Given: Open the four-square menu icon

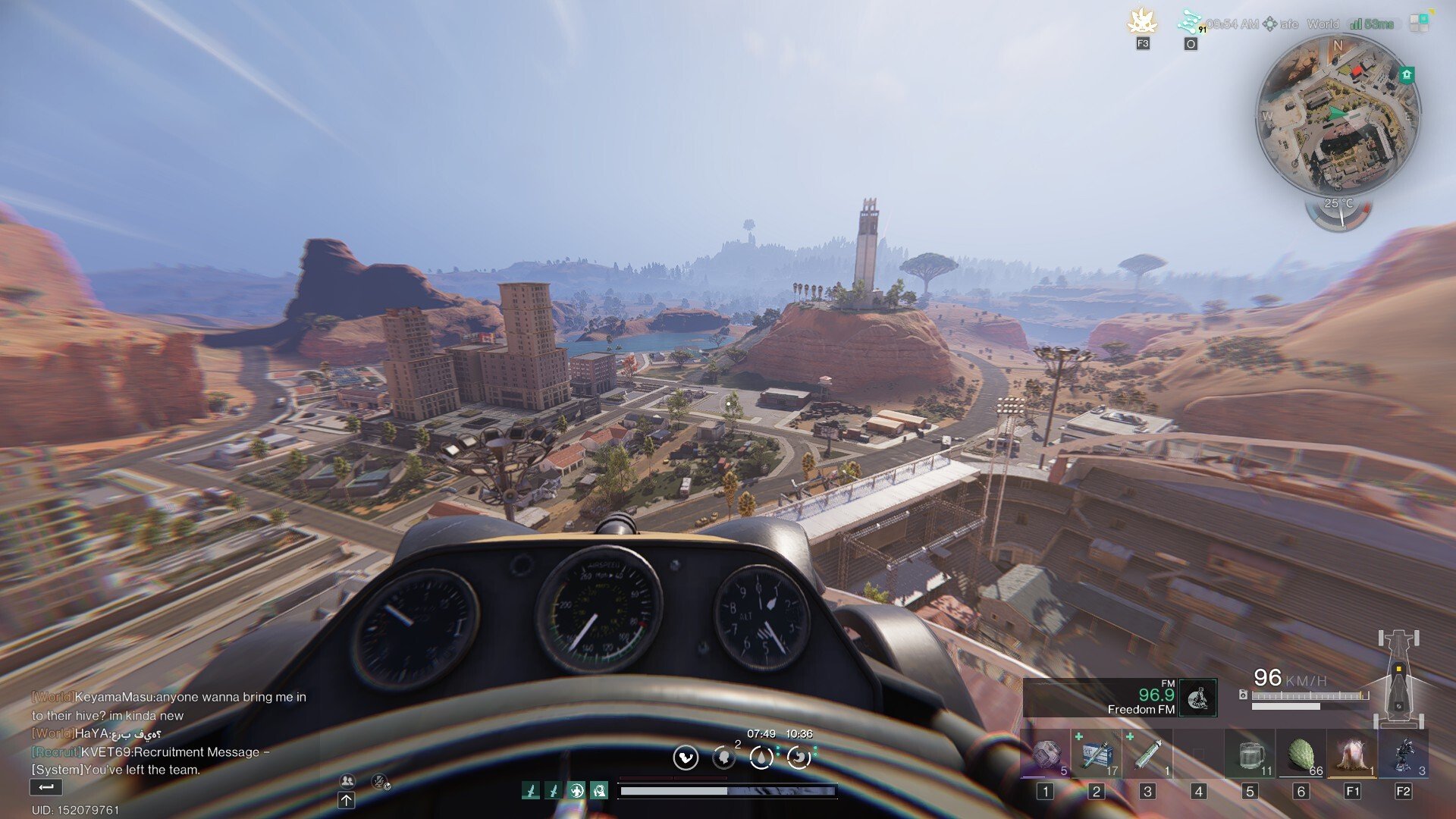Looking at the screenshot, I should [1419, 24].
